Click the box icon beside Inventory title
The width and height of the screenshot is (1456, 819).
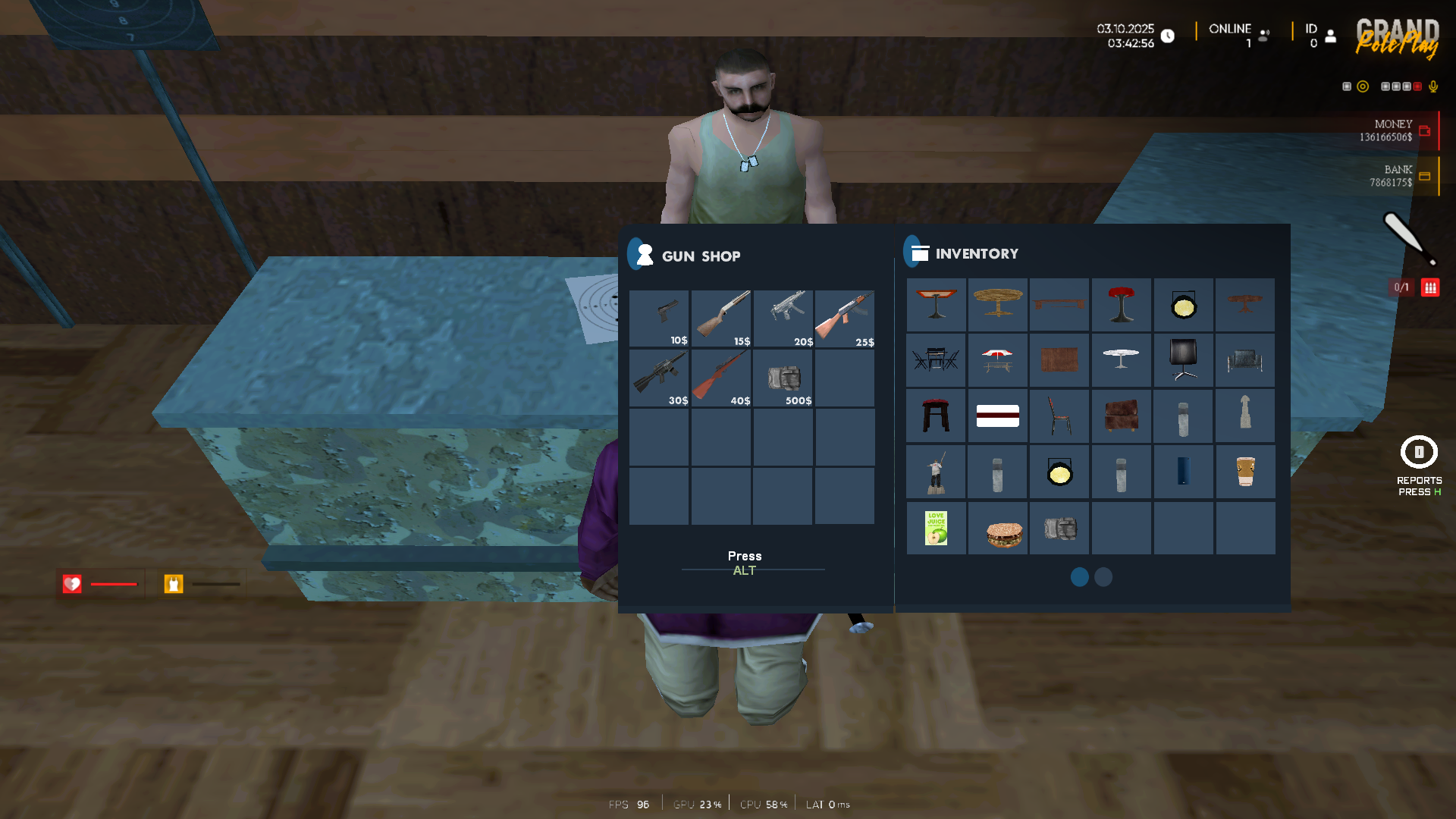click(x=918, y=252)
